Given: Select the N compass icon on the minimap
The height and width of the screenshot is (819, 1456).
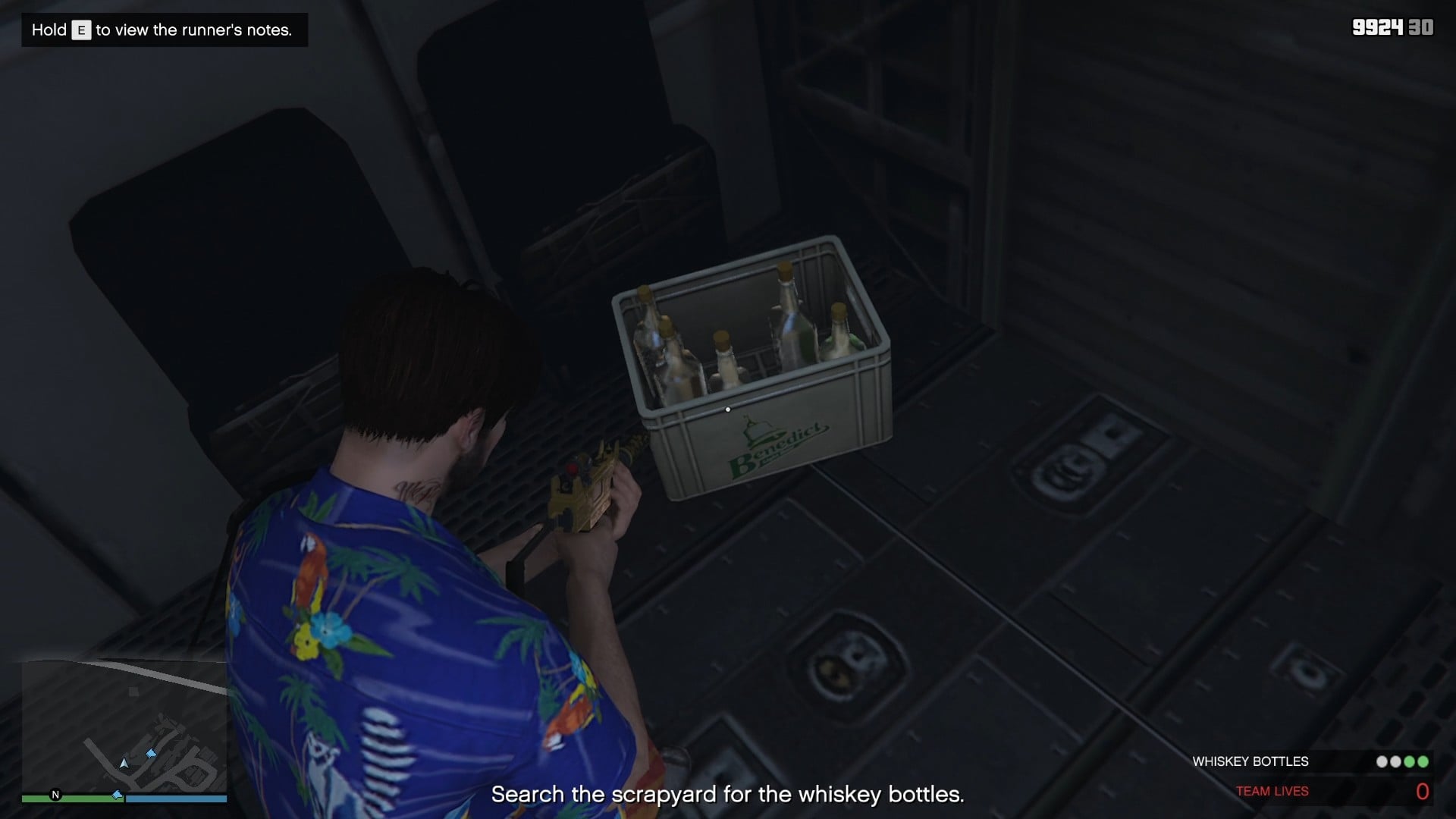Looking at the screenshot, I should pyautogui.click(x=55, y=795).
